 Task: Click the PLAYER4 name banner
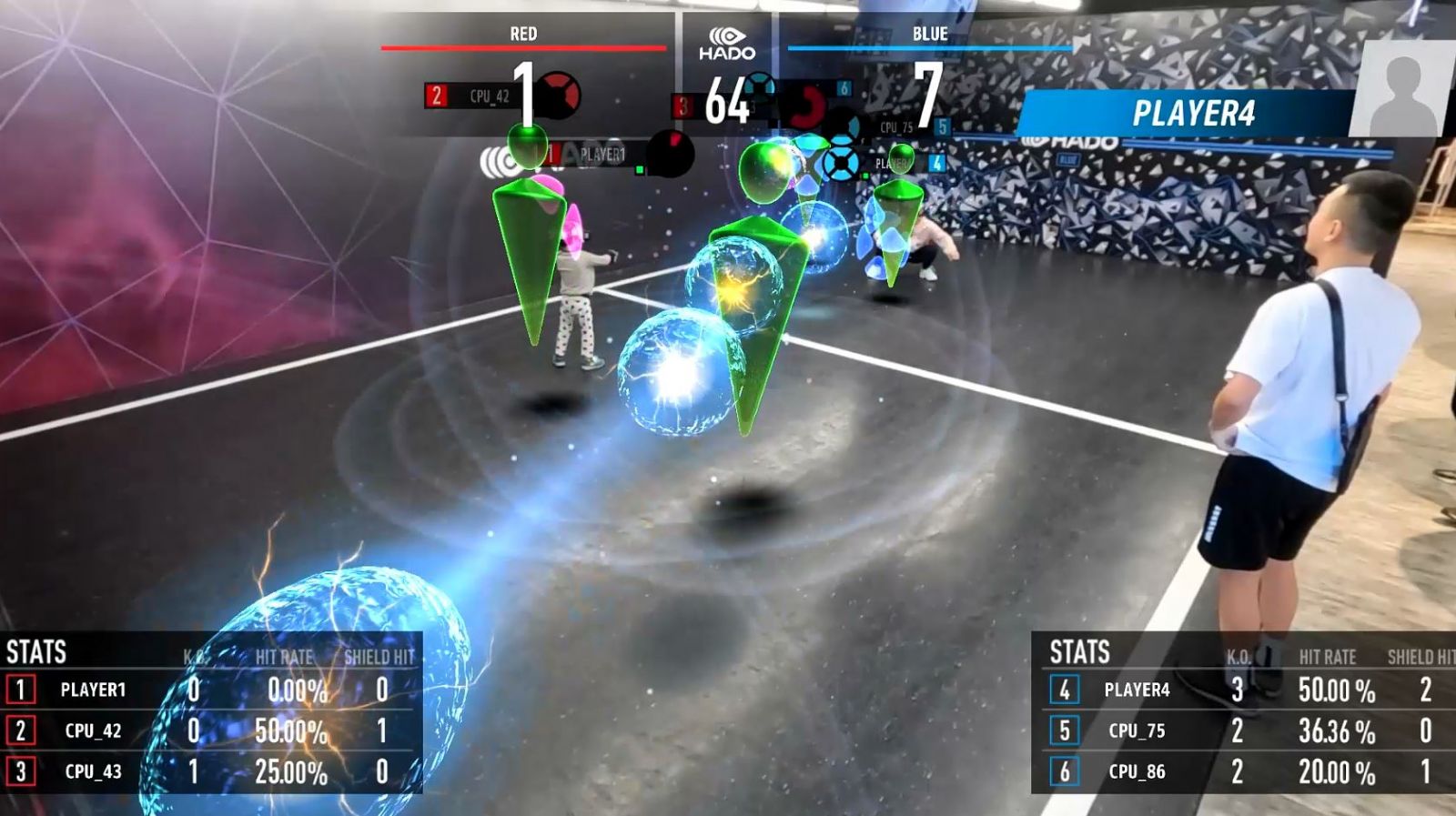(1193, 114)
